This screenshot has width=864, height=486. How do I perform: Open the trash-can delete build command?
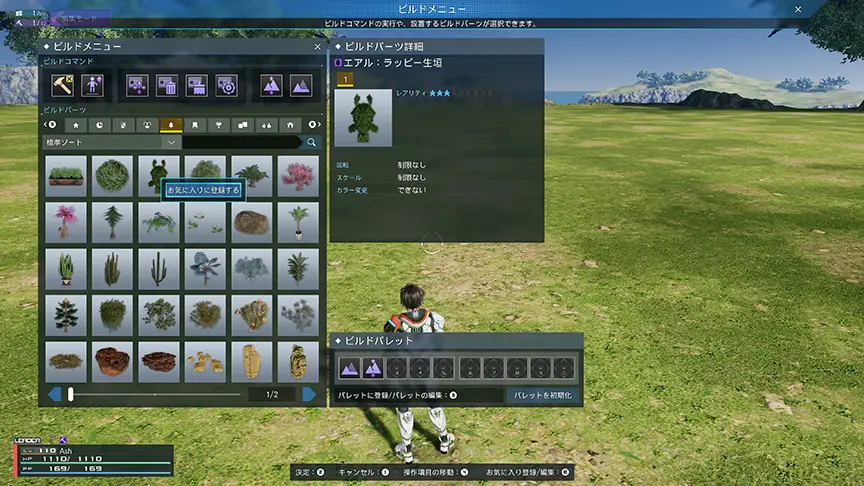click(167, 86)
